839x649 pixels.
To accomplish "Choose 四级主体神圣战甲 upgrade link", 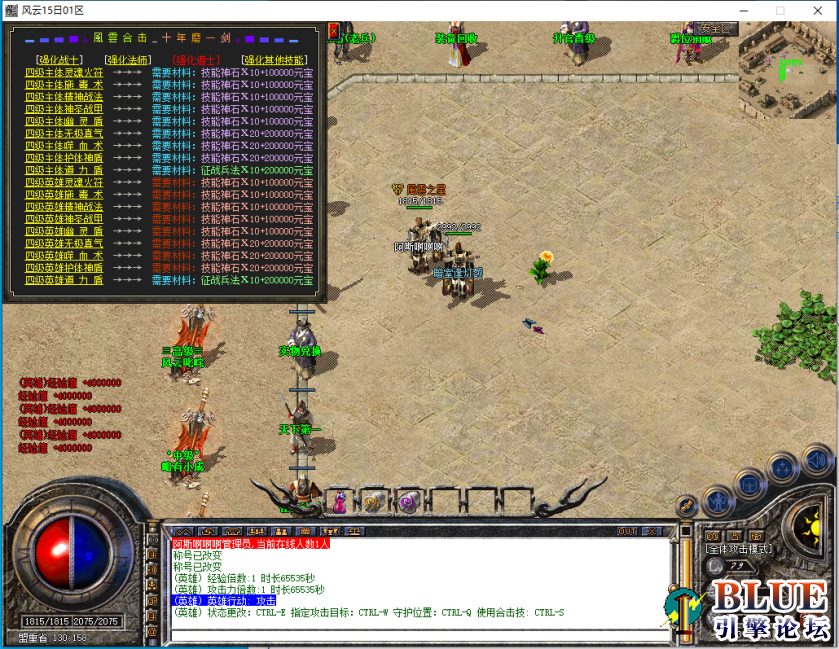I will [x=64, y=109].
